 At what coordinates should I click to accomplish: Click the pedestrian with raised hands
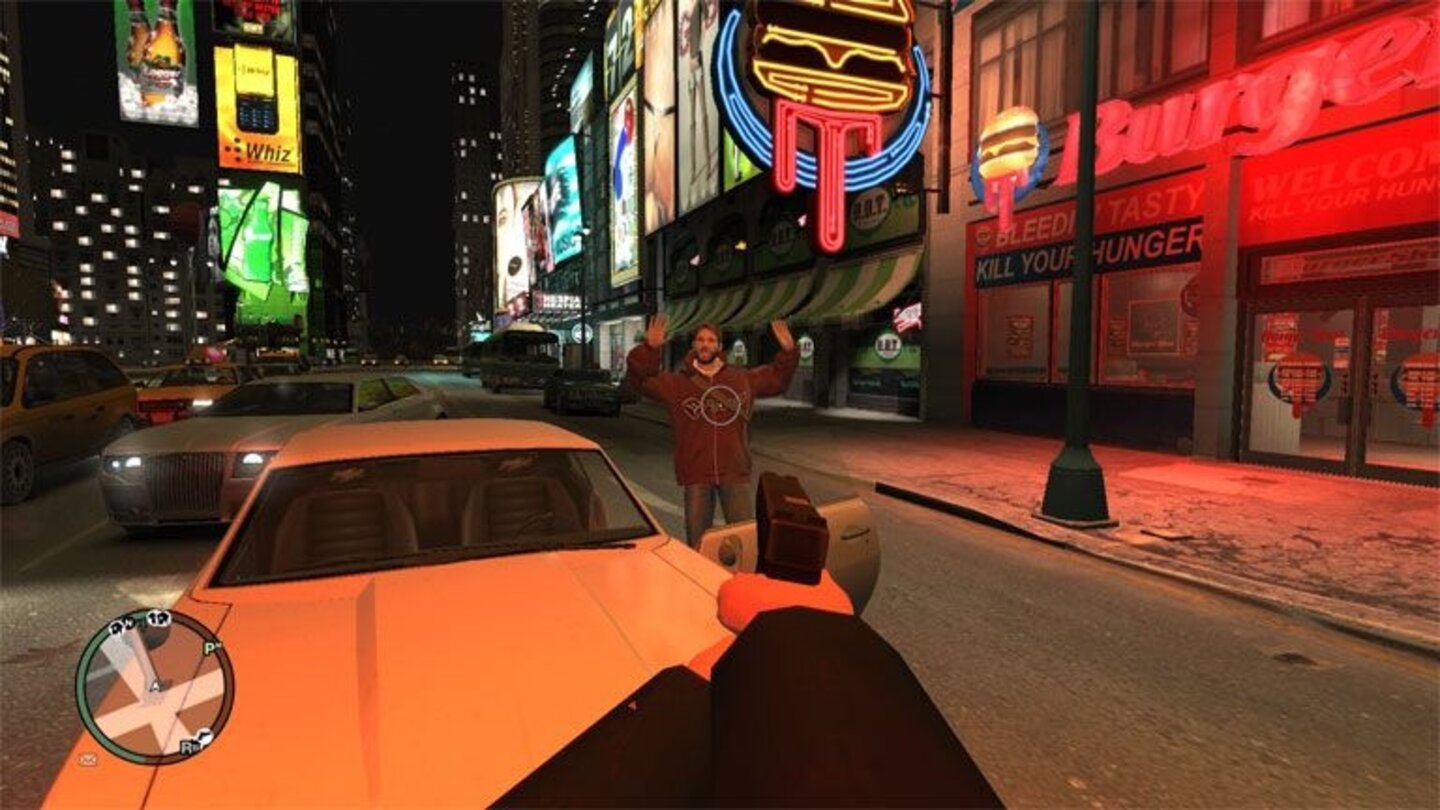click(x=710, y=410)
